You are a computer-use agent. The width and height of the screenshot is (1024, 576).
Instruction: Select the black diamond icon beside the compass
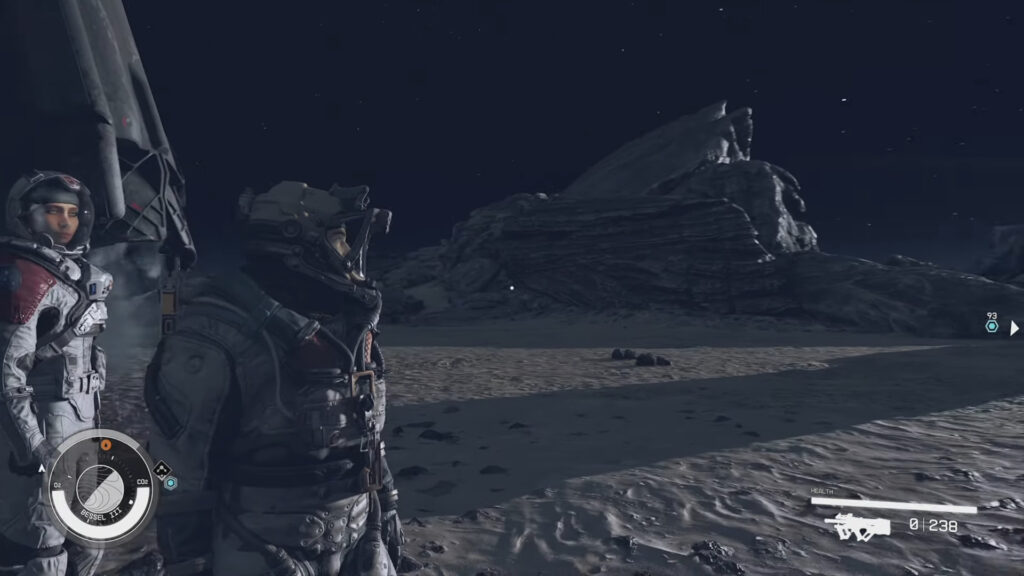(161, 467)
